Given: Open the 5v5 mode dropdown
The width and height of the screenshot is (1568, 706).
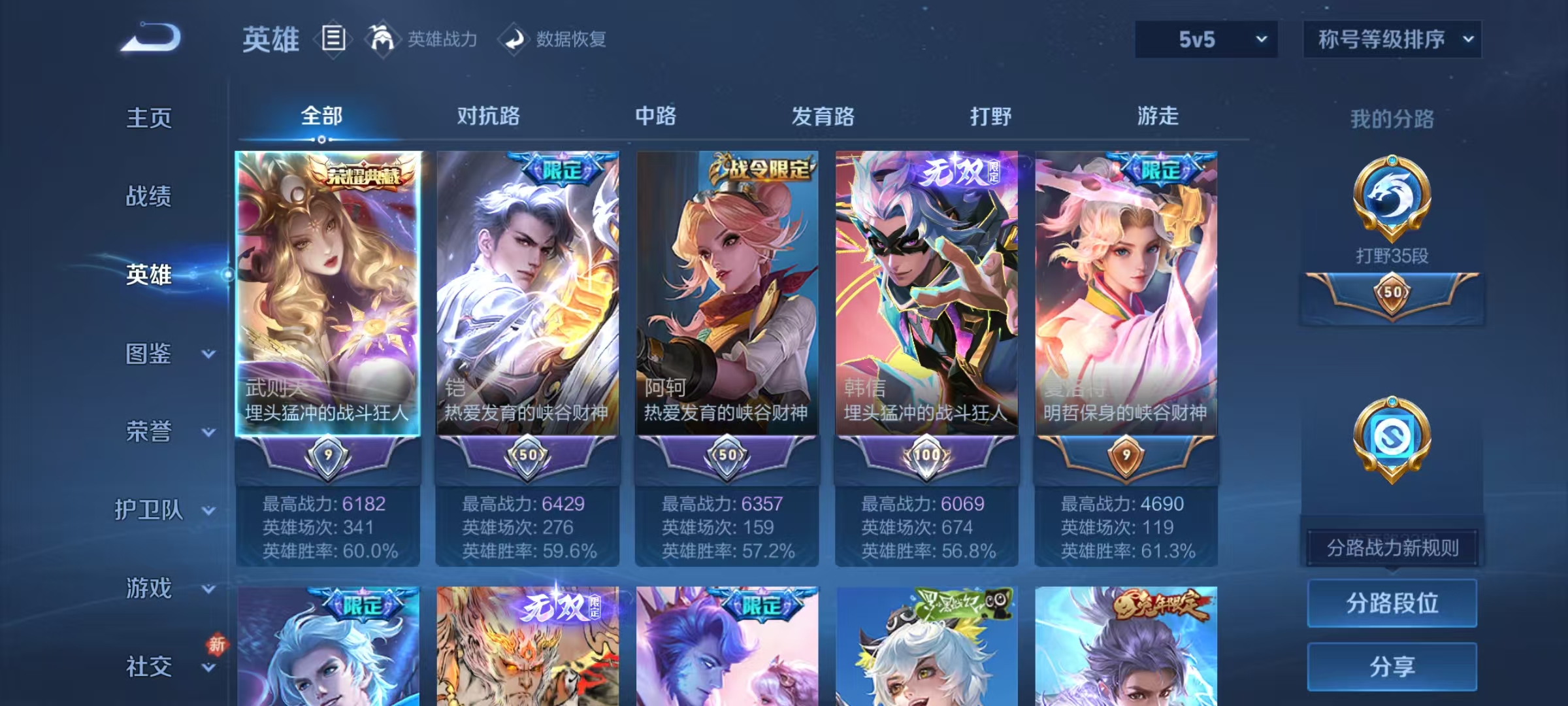Looking at the screenshot, I should pos(1205,39).
